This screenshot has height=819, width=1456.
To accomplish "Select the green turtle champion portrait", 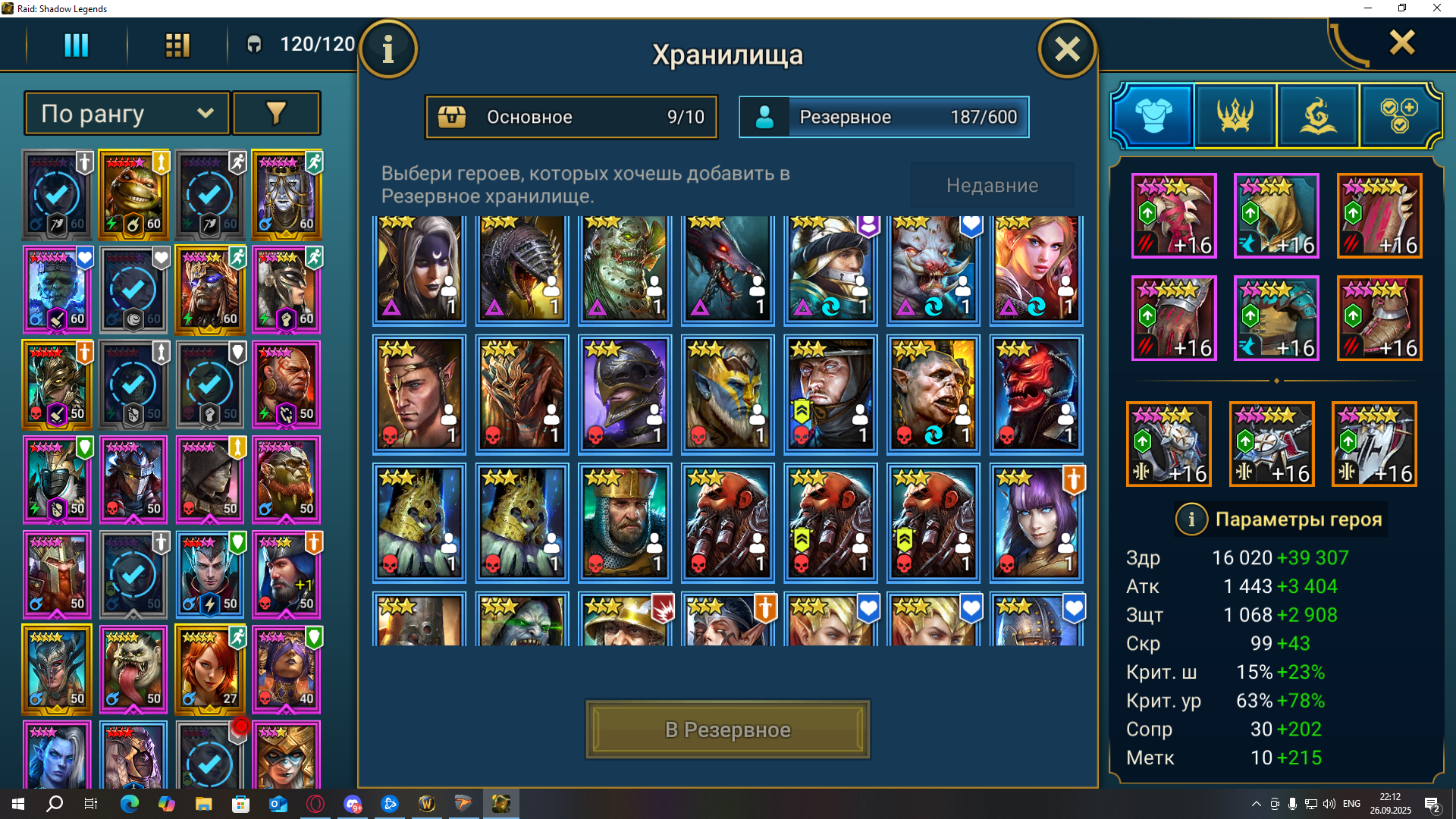I will [133, 195].
